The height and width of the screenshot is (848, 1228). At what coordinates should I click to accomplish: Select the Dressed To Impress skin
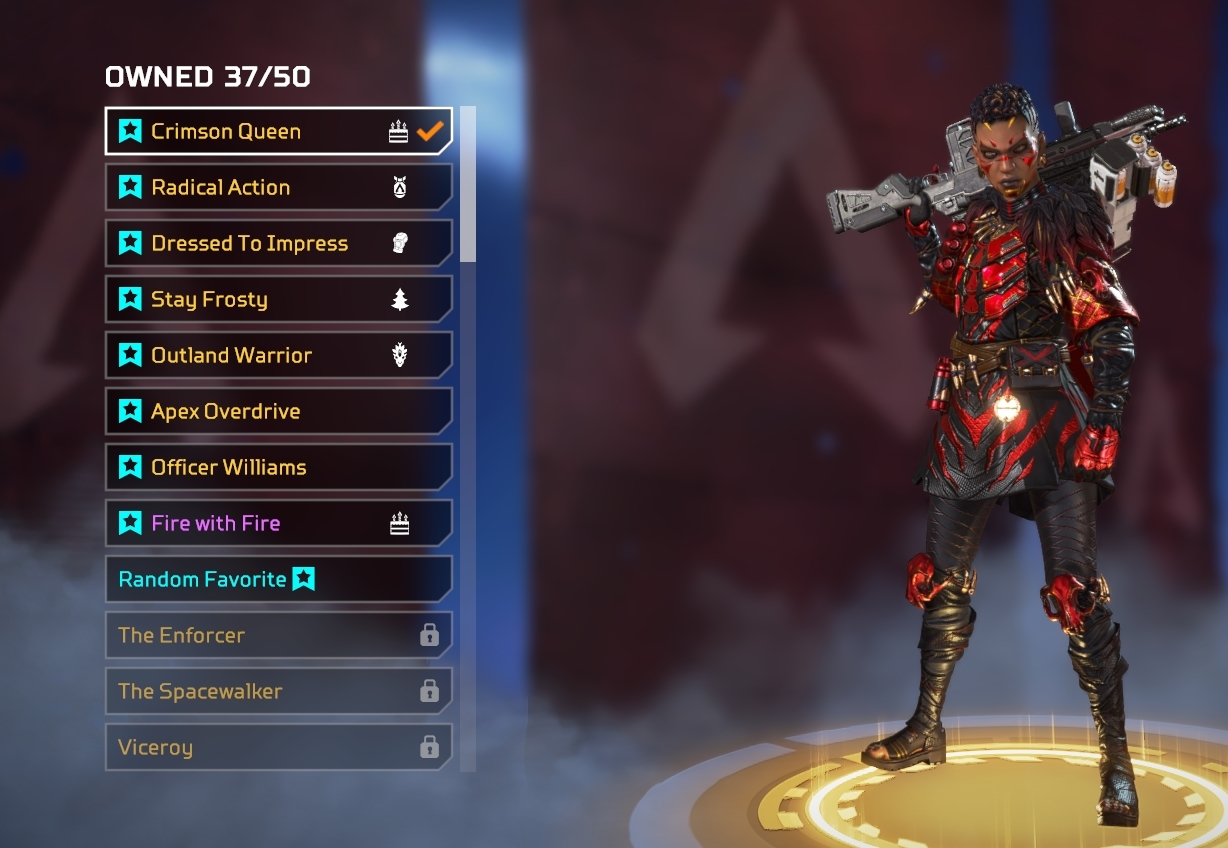click(260, 243)
